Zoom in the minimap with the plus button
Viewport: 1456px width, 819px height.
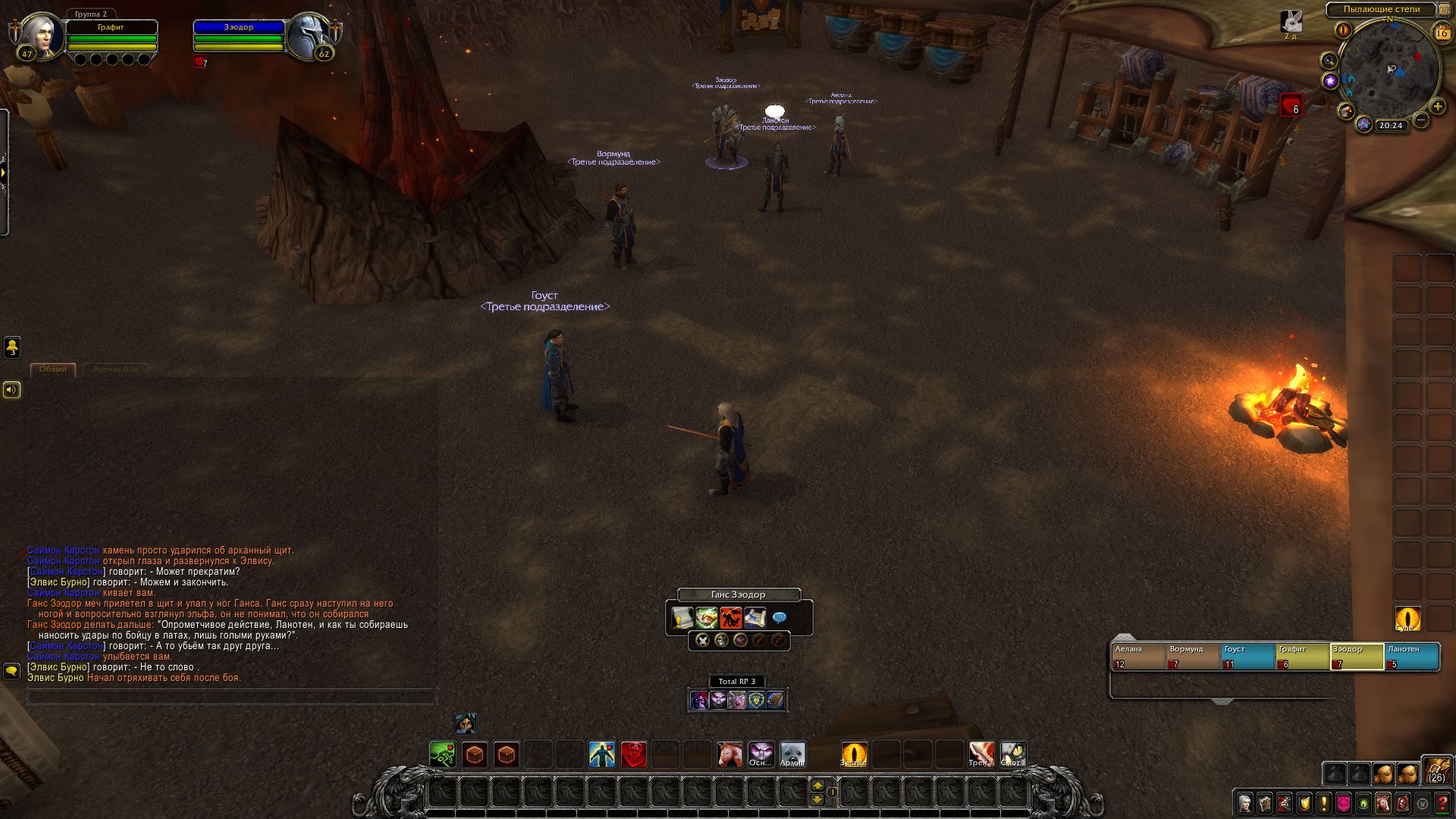(x=1437, y=107)
